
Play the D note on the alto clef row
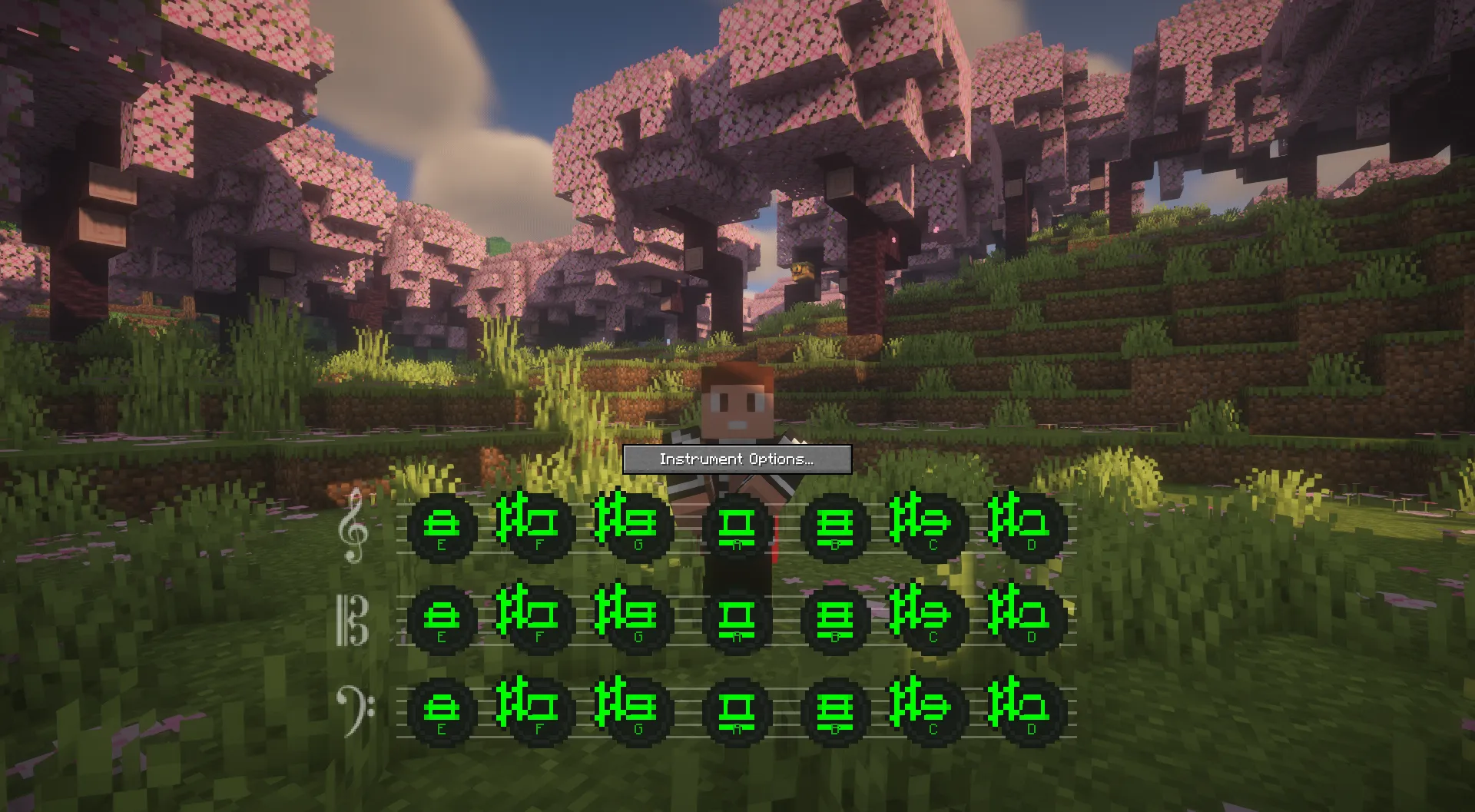pos(1029,618)
